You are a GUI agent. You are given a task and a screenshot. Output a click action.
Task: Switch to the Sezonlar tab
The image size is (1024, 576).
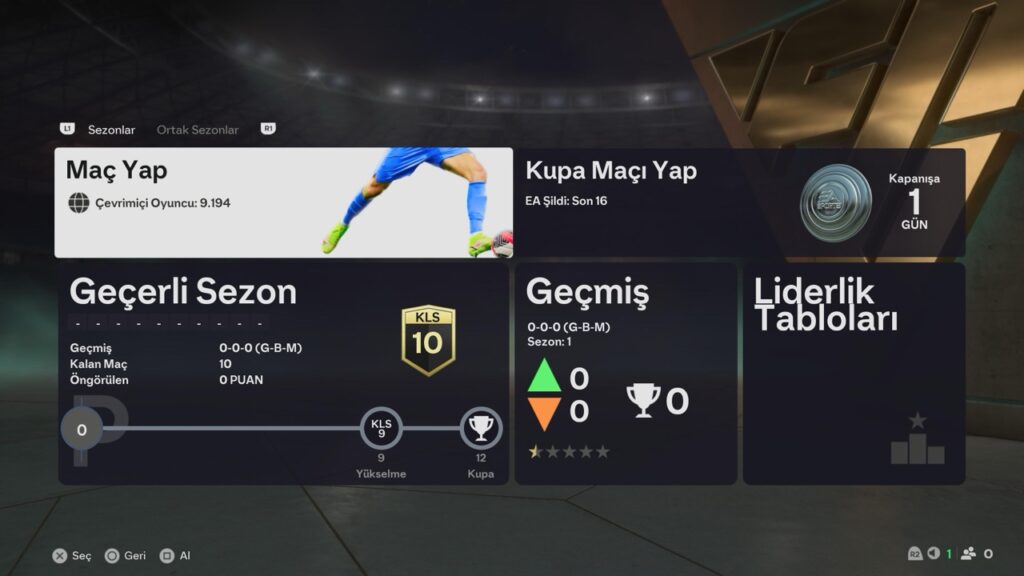(111, 130)
